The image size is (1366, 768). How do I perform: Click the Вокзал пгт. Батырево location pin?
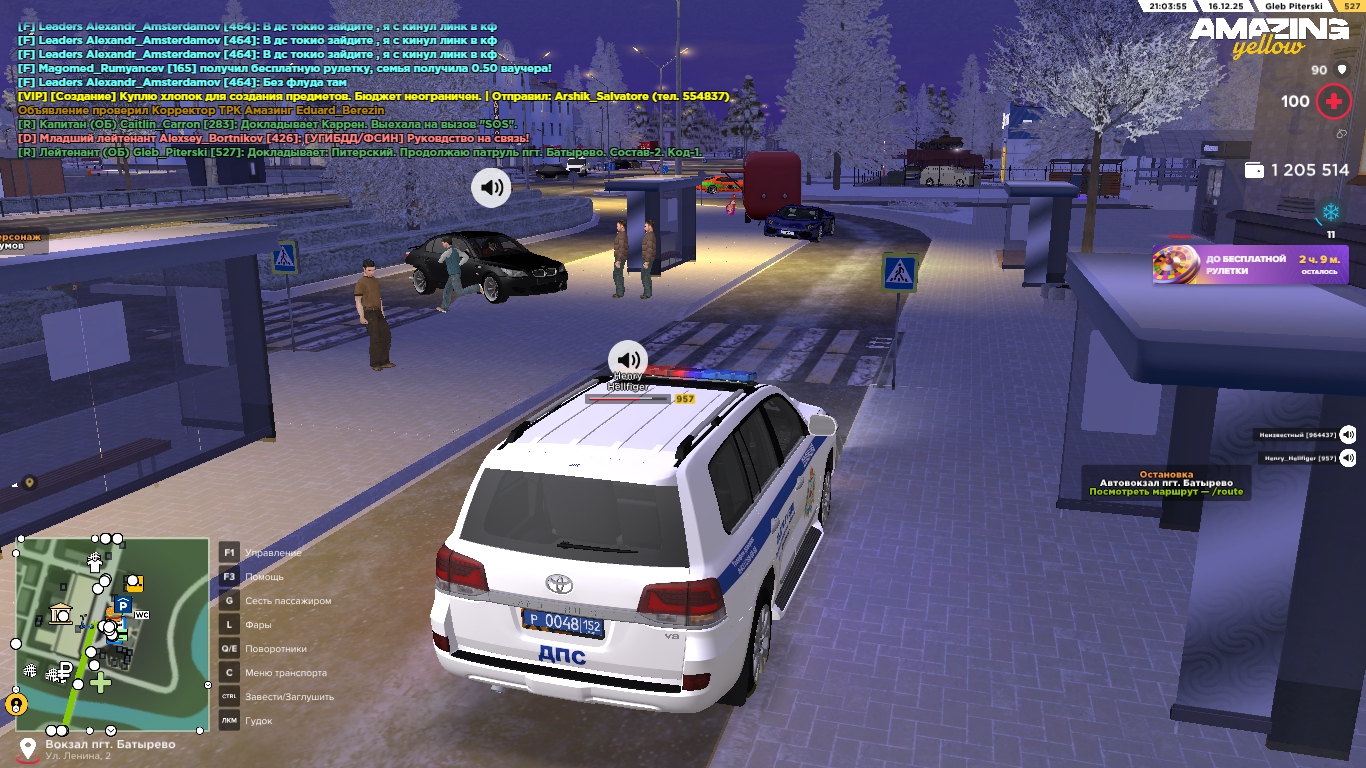27,748
